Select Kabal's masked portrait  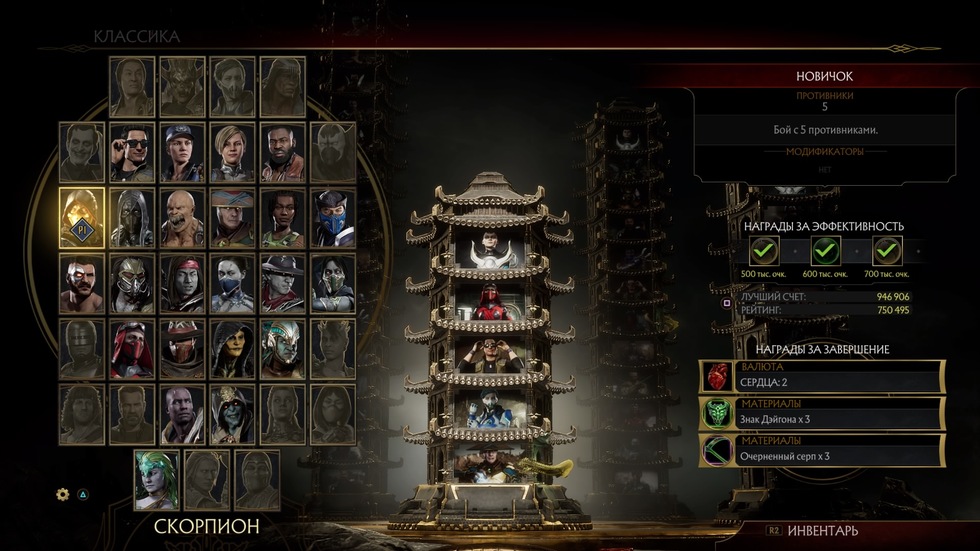pos(132,281)
